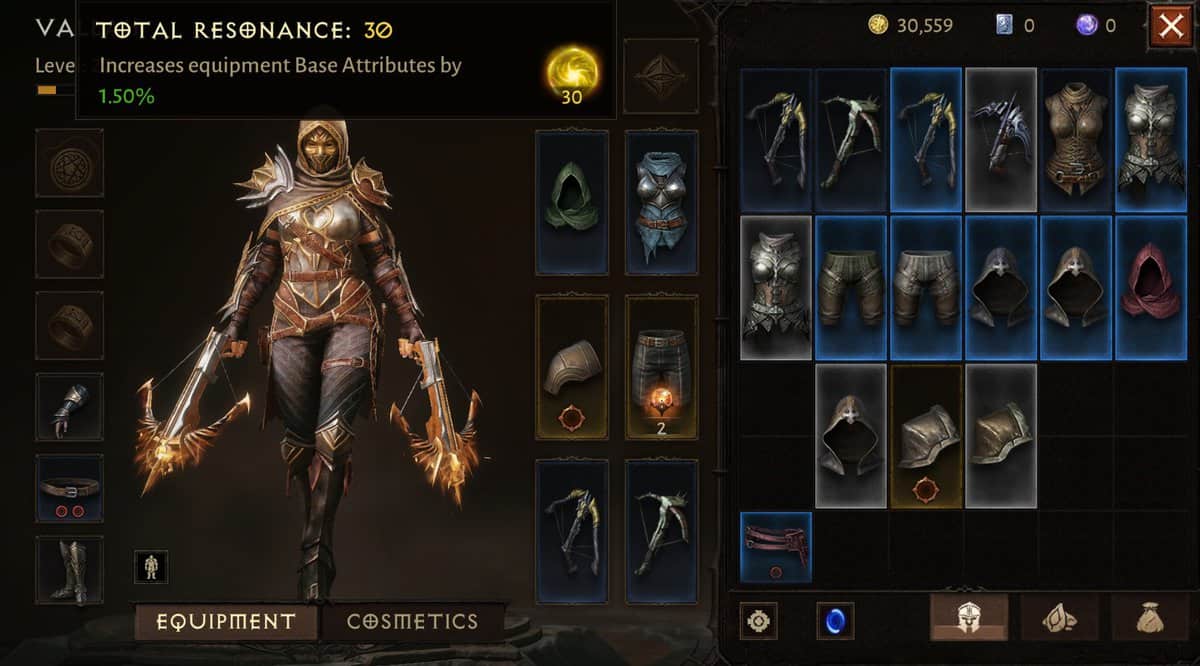Open the Cosmetics tab
This screenshot has width=1200, height=666.
tap(412, 621)
